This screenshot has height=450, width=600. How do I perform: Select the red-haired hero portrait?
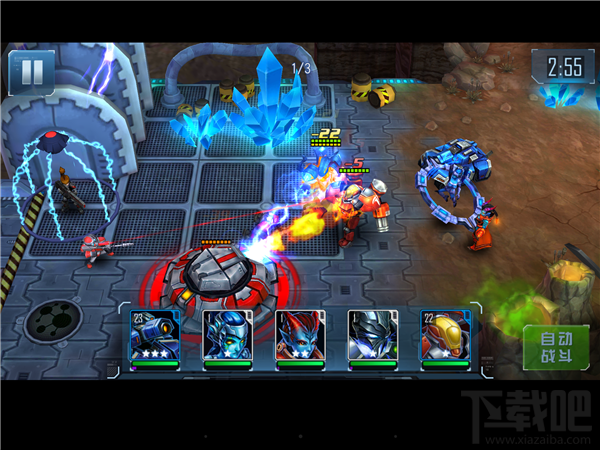coord(299,337)
